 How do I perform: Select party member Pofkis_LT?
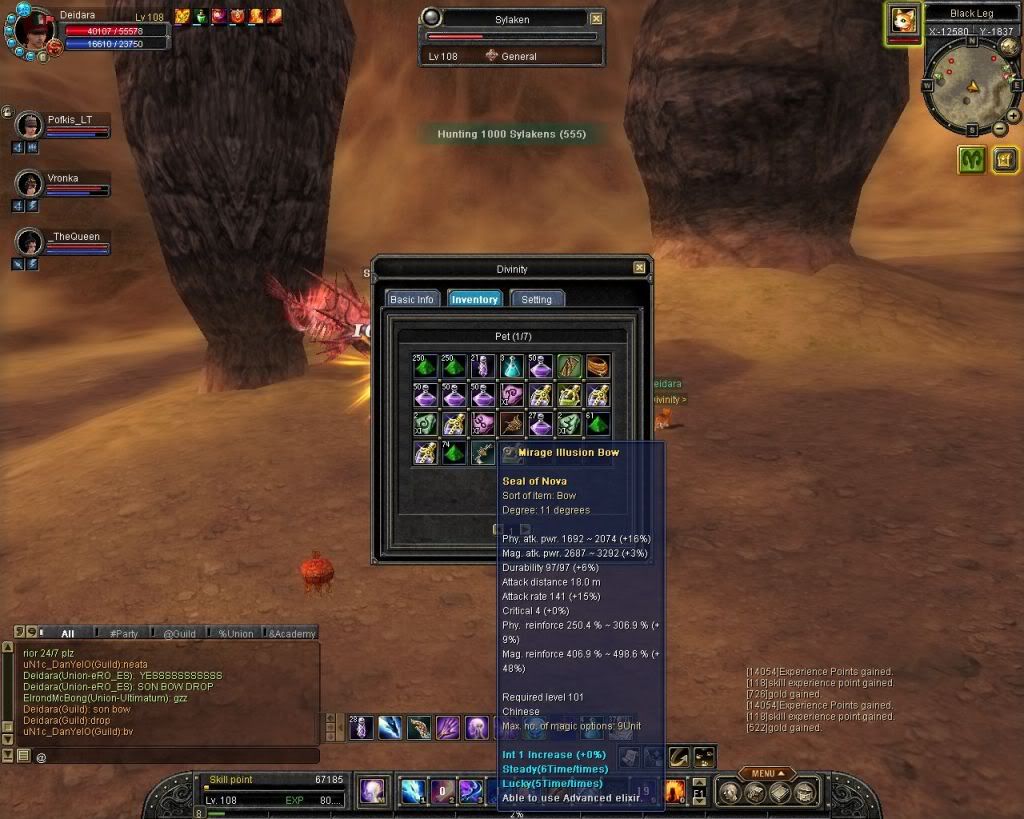click(x=70, y=120)
